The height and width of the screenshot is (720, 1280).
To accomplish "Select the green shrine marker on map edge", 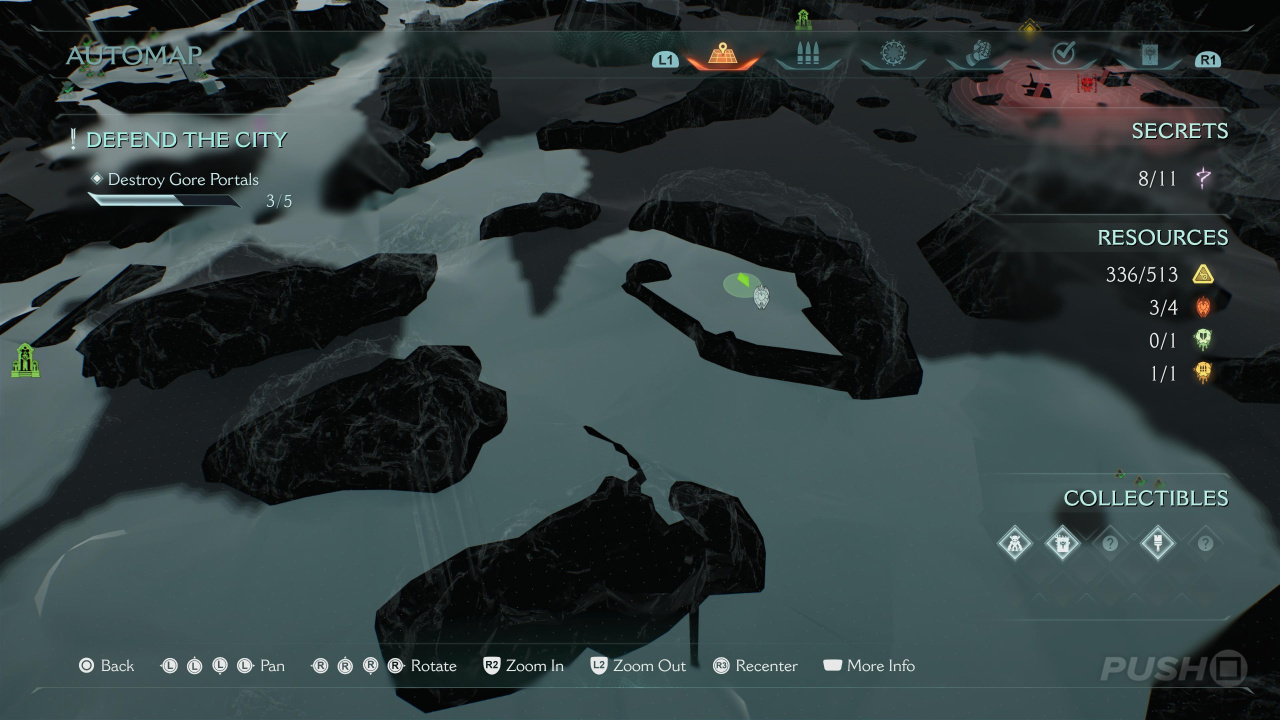I will click(x=25, y=360).
